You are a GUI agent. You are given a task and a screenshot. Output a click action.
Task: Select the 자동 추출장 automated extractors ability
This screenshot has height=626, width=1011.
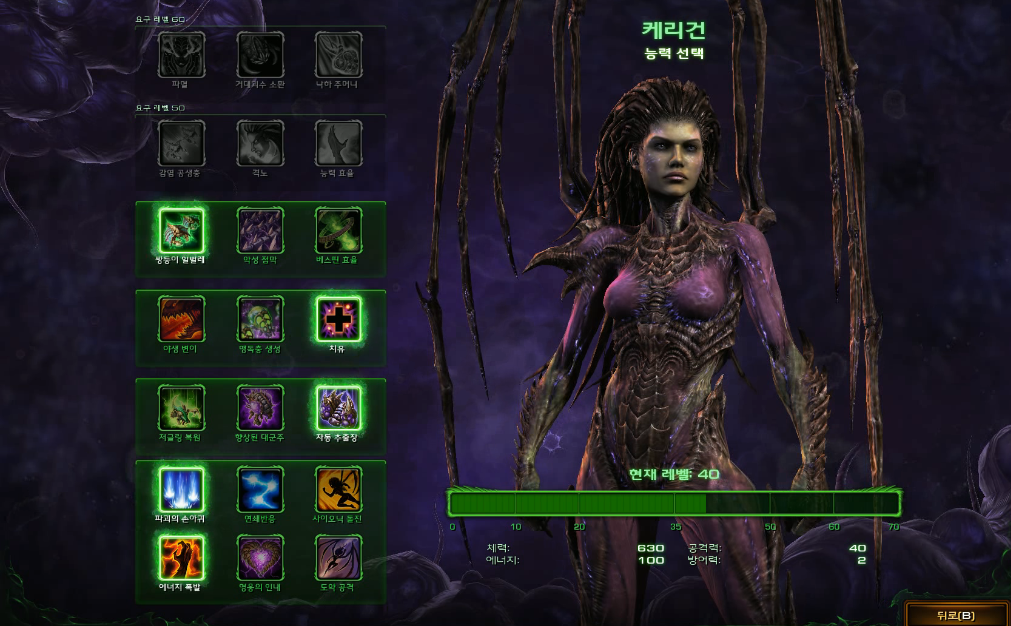tap(338, 408)
